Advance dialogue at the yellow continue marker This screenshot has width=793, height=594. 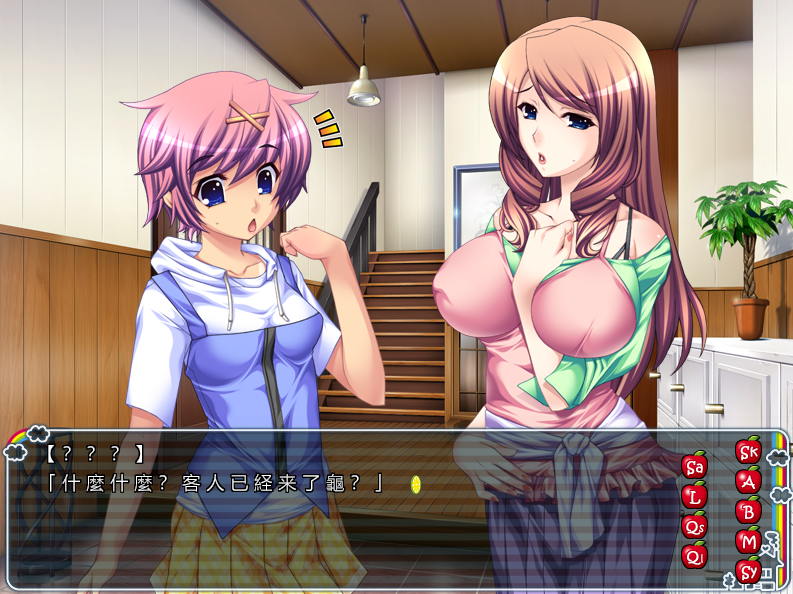tap(416, 484)
